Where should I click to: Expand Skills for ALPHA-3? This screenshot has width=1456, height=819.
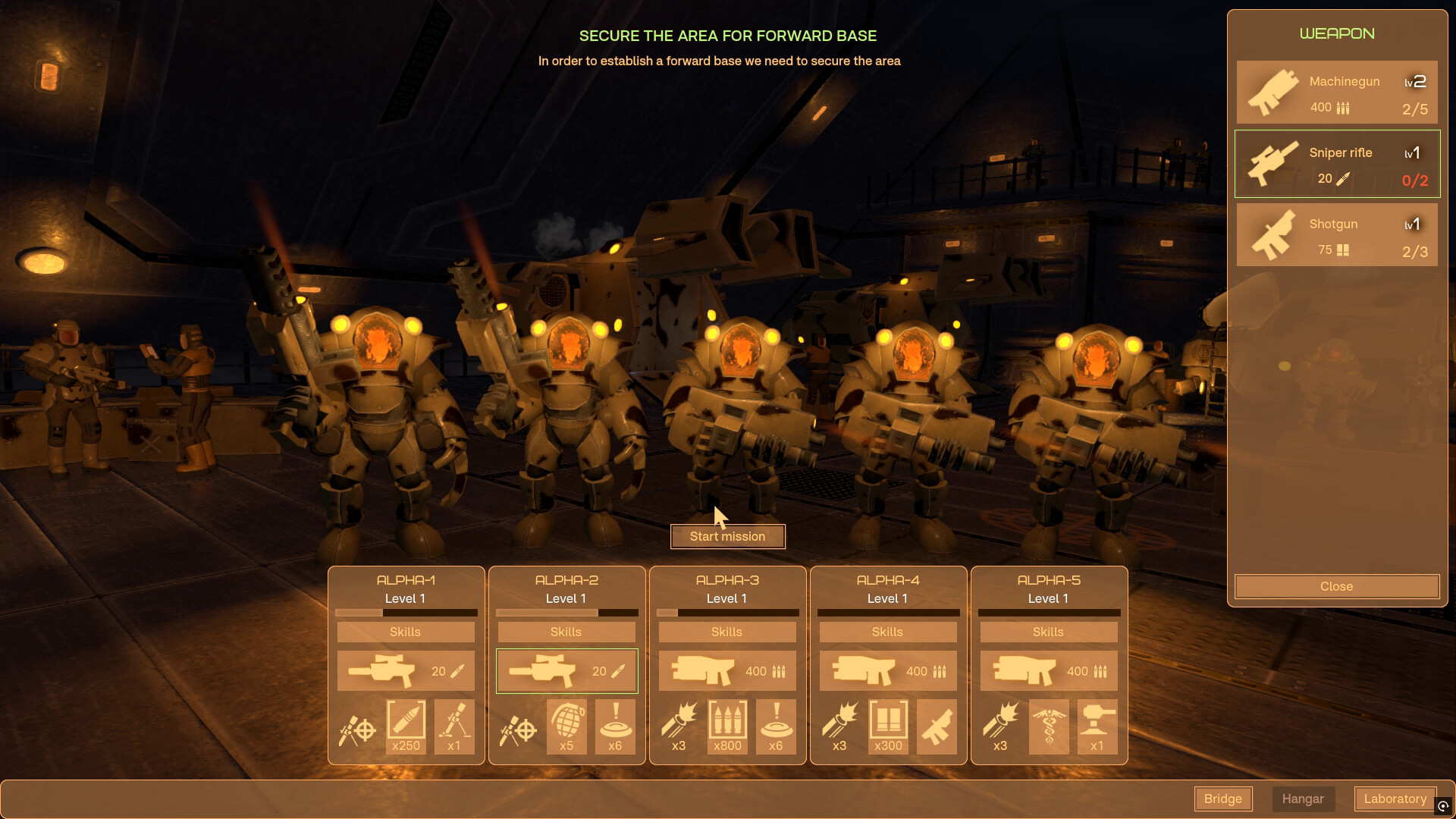[x=727, y=631]
